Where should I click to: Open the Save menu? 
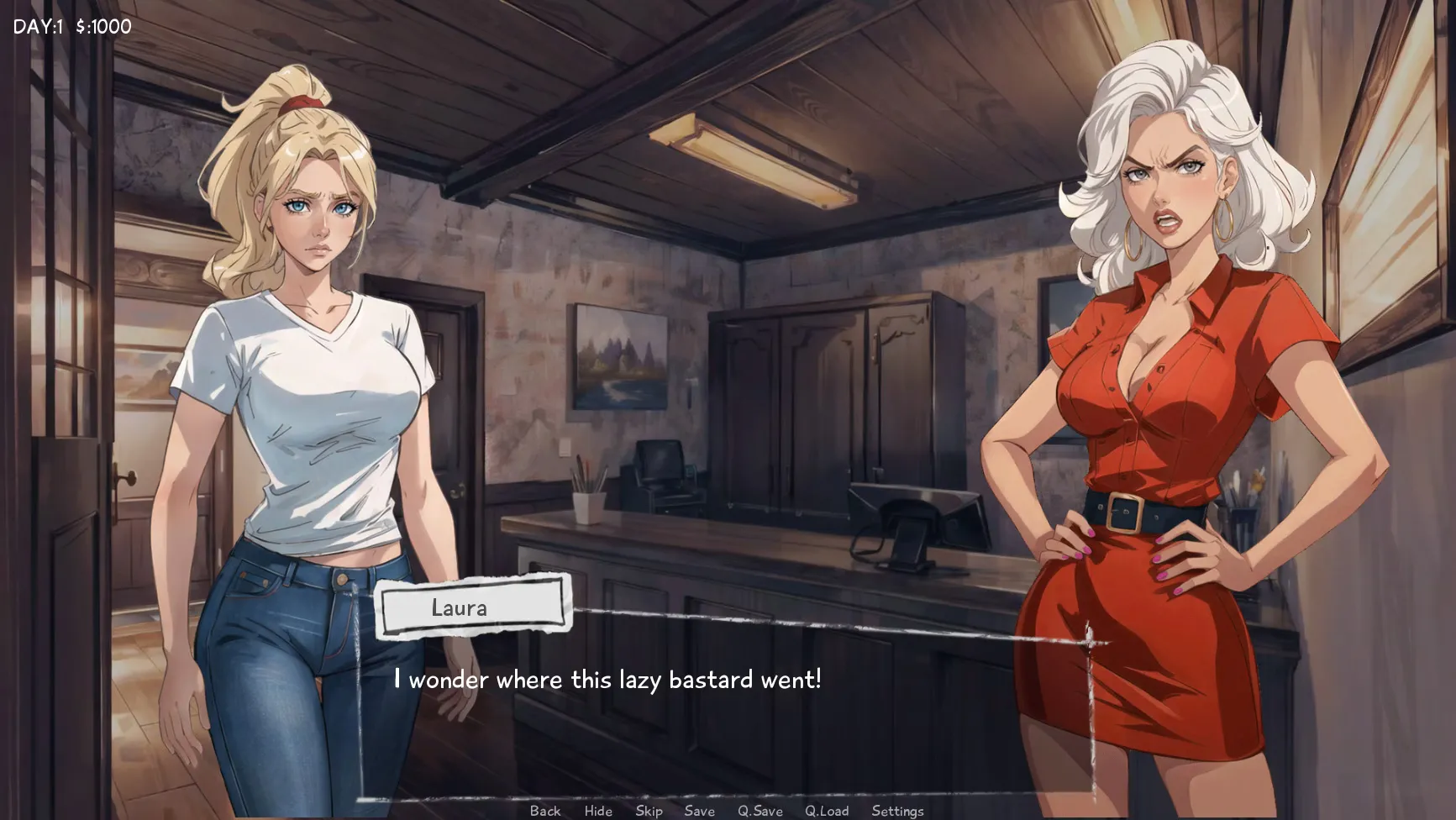click(x=699, y=811)
